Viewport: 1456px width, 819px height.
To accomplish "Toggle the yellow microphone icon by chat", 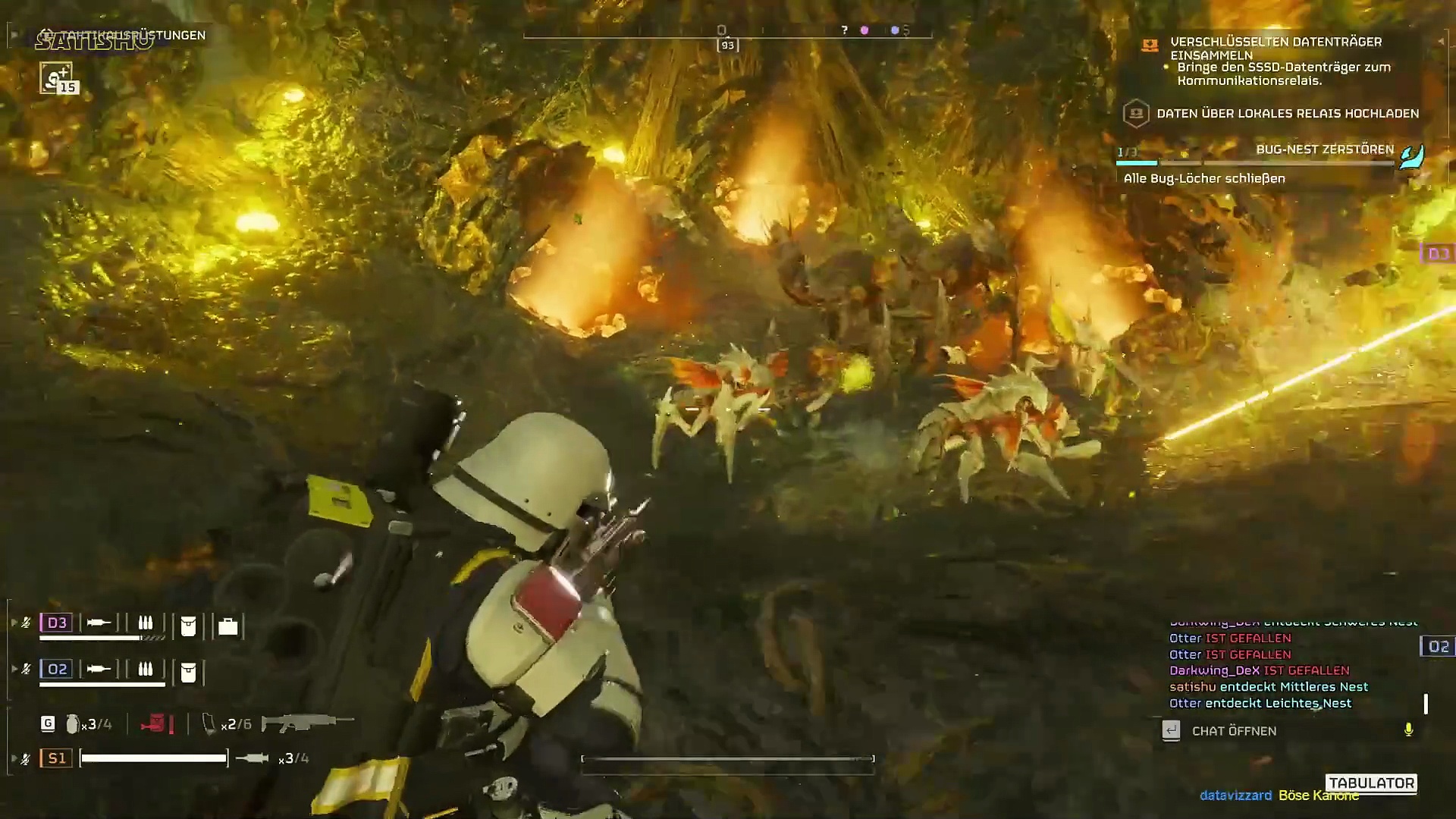I will 1408,730.
